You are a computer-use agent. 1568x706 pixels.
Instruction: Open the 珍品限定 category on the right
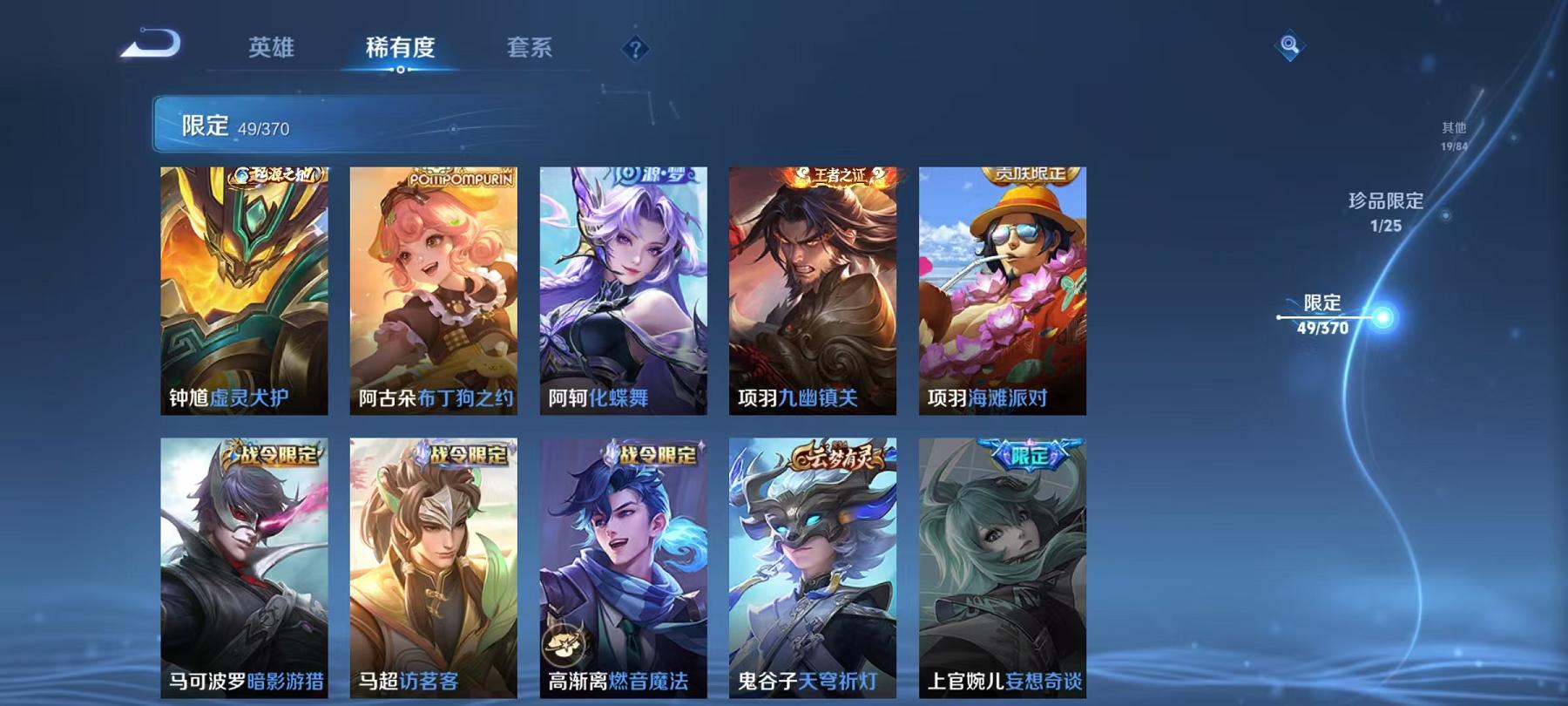tap(1385, 202)
